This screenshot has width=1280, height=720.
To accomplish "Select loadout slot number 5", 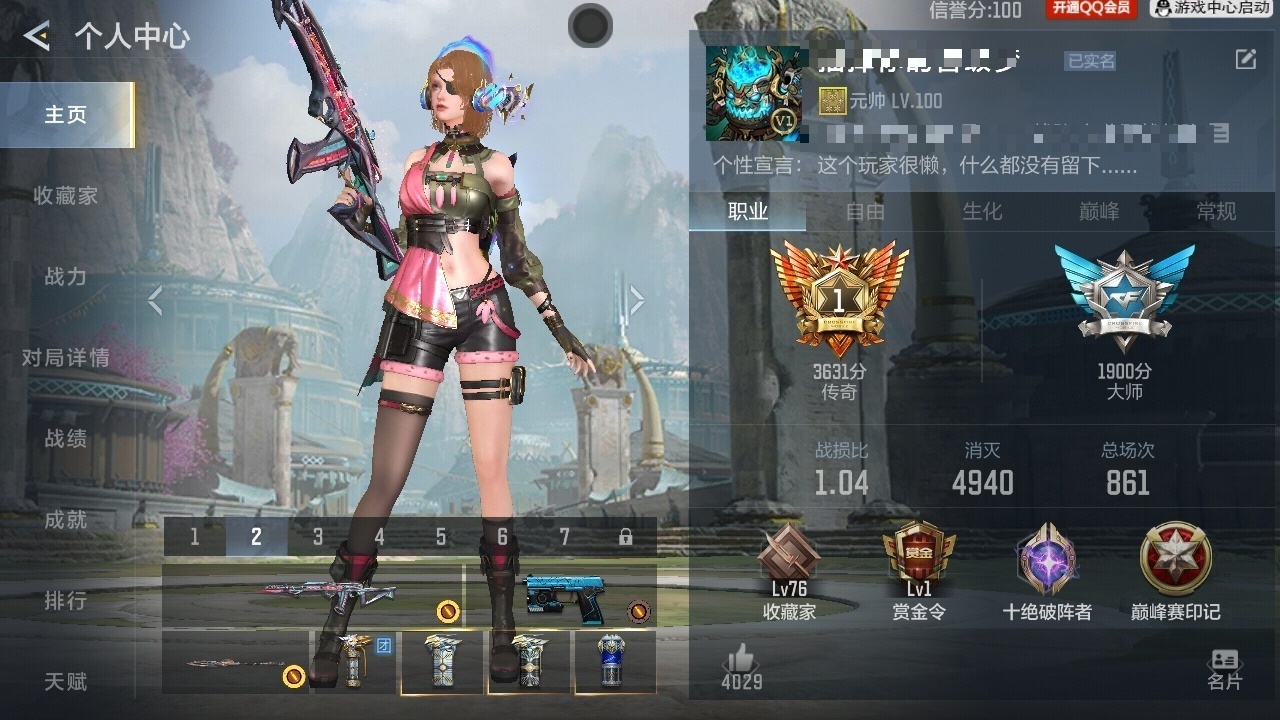I will [x=441, y=537].
